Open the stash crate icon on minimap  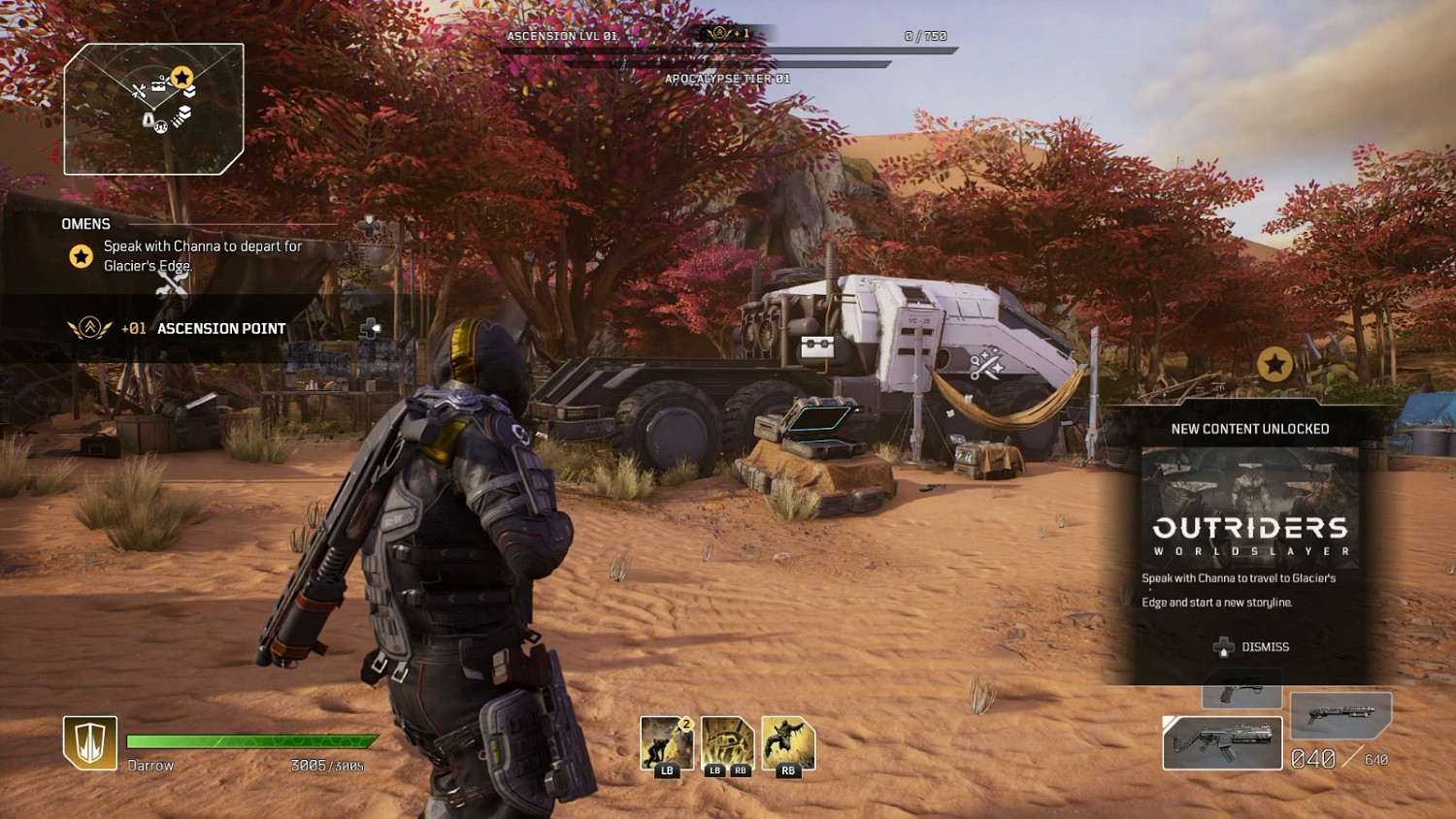click(158, 84)
